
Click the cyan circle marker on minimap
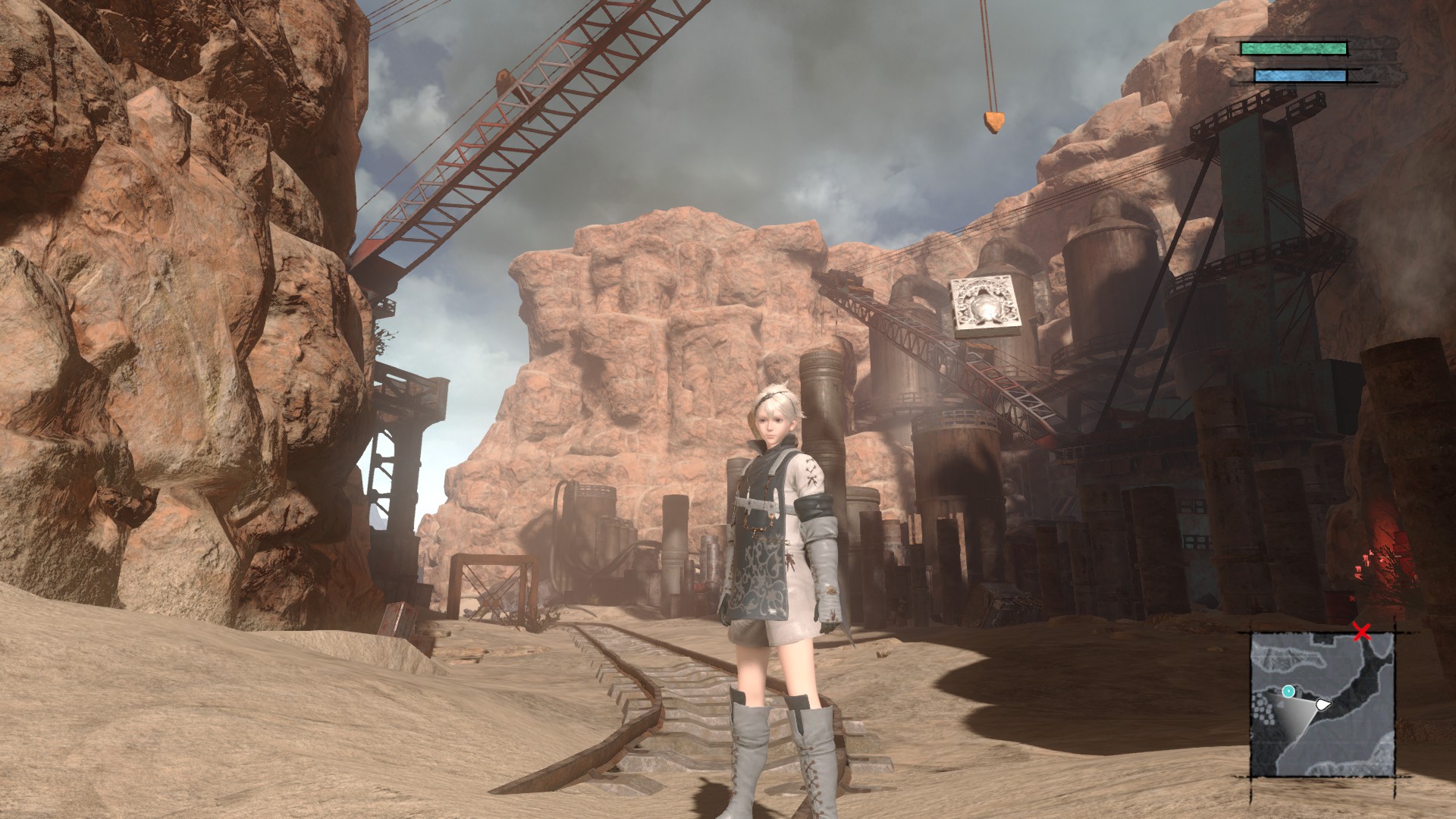(x=1288, y=691)
